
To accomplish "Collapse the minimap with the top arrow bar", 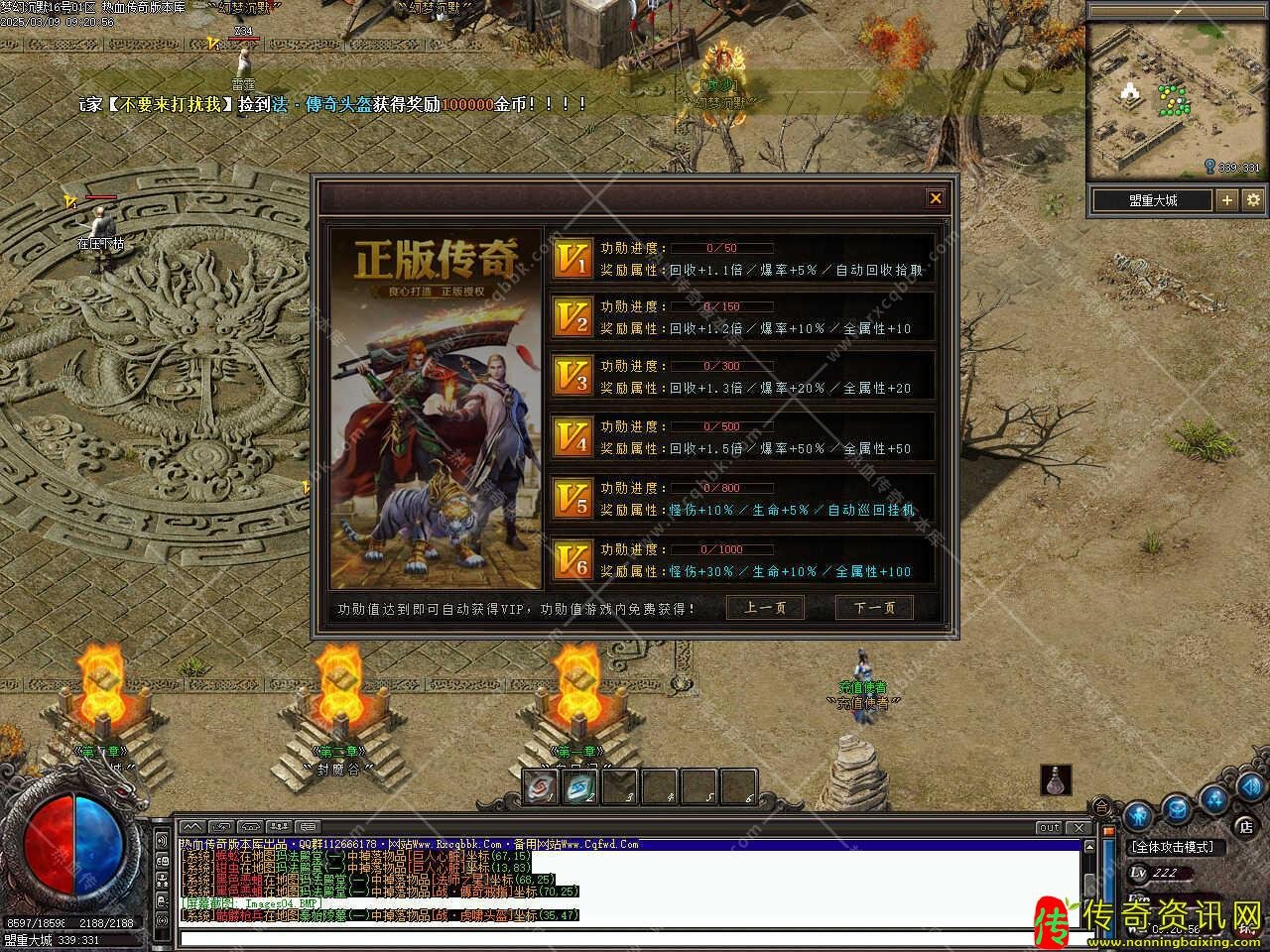I will coord(1177,11).
